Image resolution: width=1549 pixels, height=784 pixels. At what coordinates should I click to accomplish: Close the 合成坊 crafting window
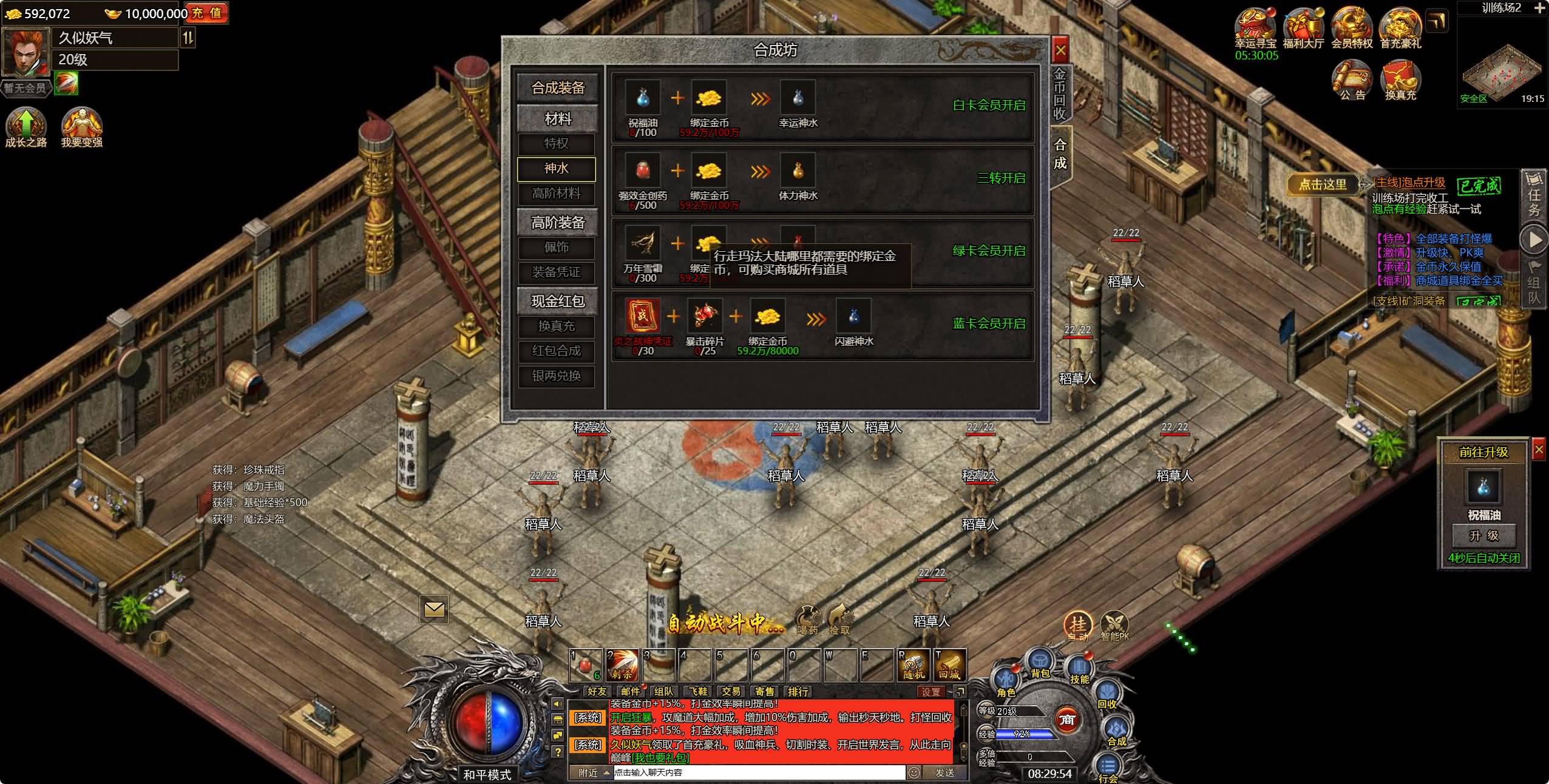coord(1060,50)
